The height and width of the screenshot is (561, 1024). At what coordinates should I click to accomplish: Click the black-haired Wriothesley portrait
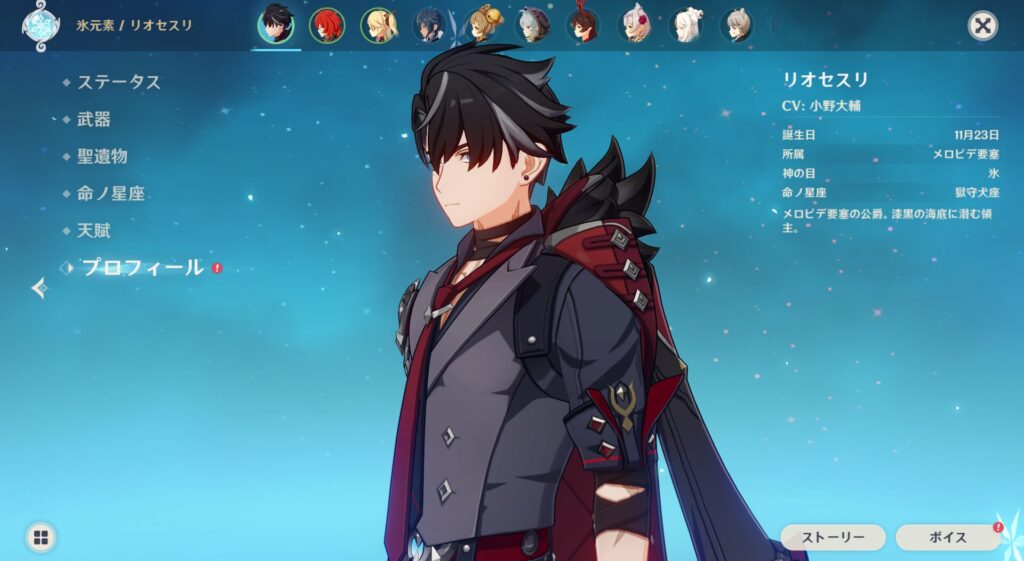click(x=276, y=25)
